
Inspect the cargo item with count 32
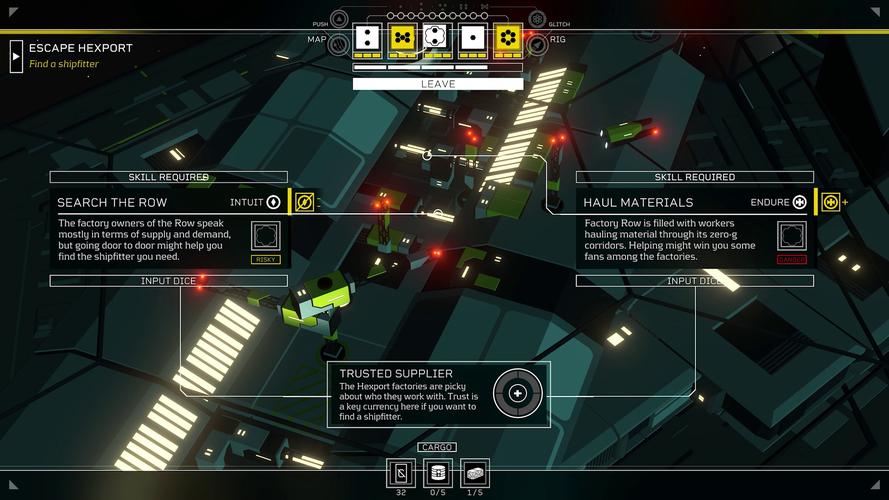pyautogui.click(x=401, y=472)
